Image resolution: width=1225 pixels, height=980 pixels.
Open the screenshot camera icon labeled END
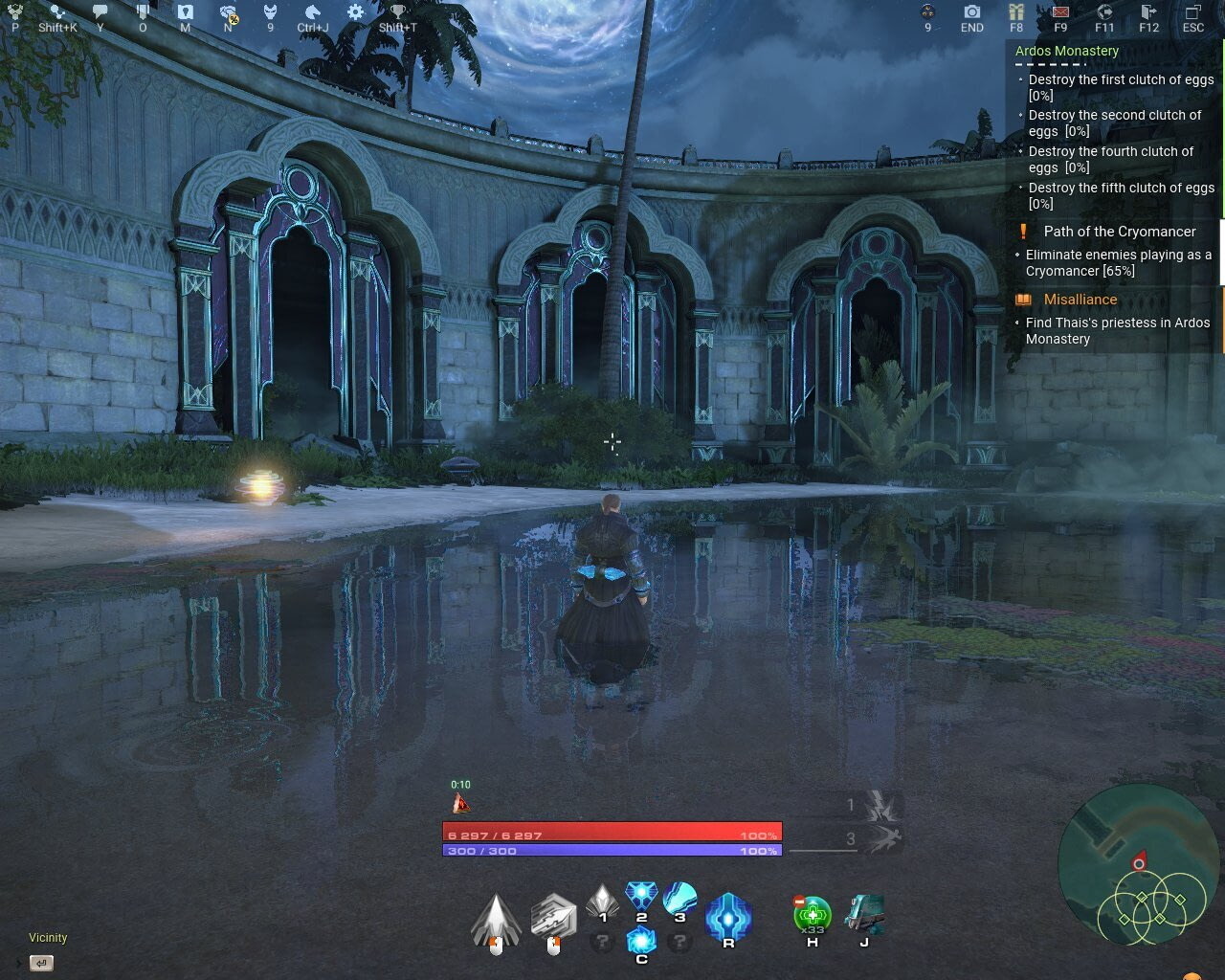point(971,13)
